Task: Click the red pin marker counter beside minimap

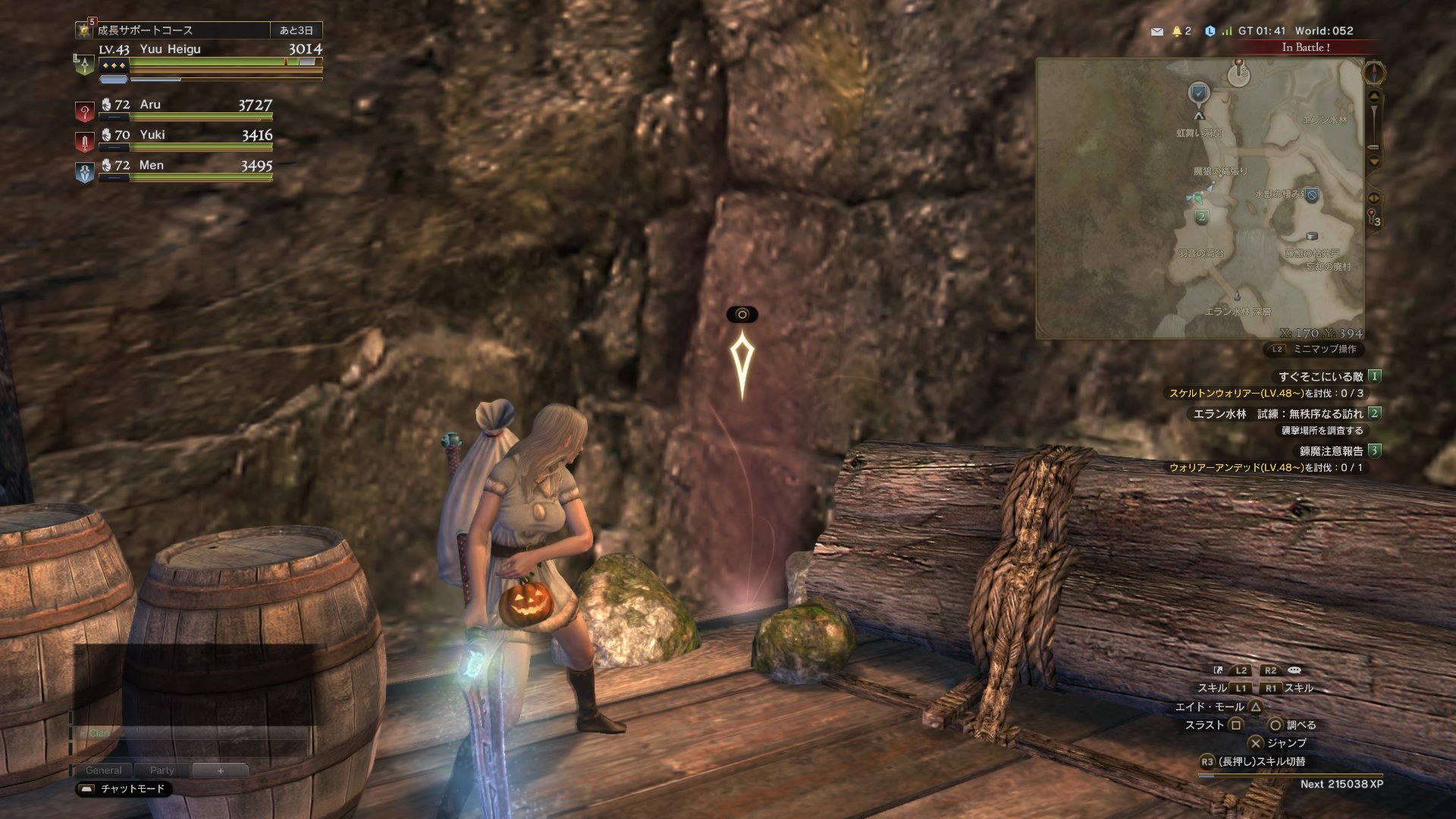Action: coord(1373,218)
